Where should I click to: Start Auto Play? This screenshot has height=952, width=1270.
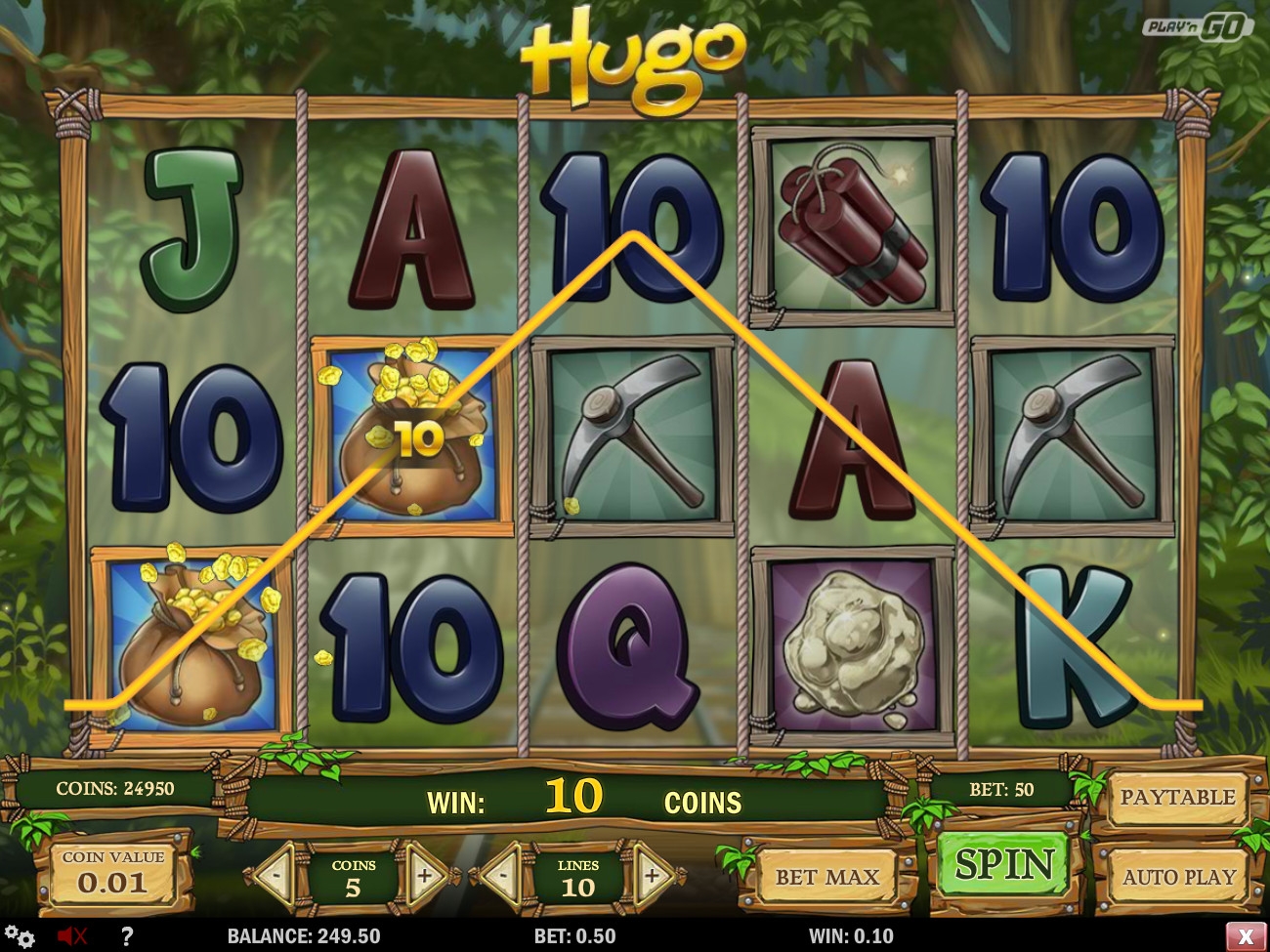click(1178, 877)
